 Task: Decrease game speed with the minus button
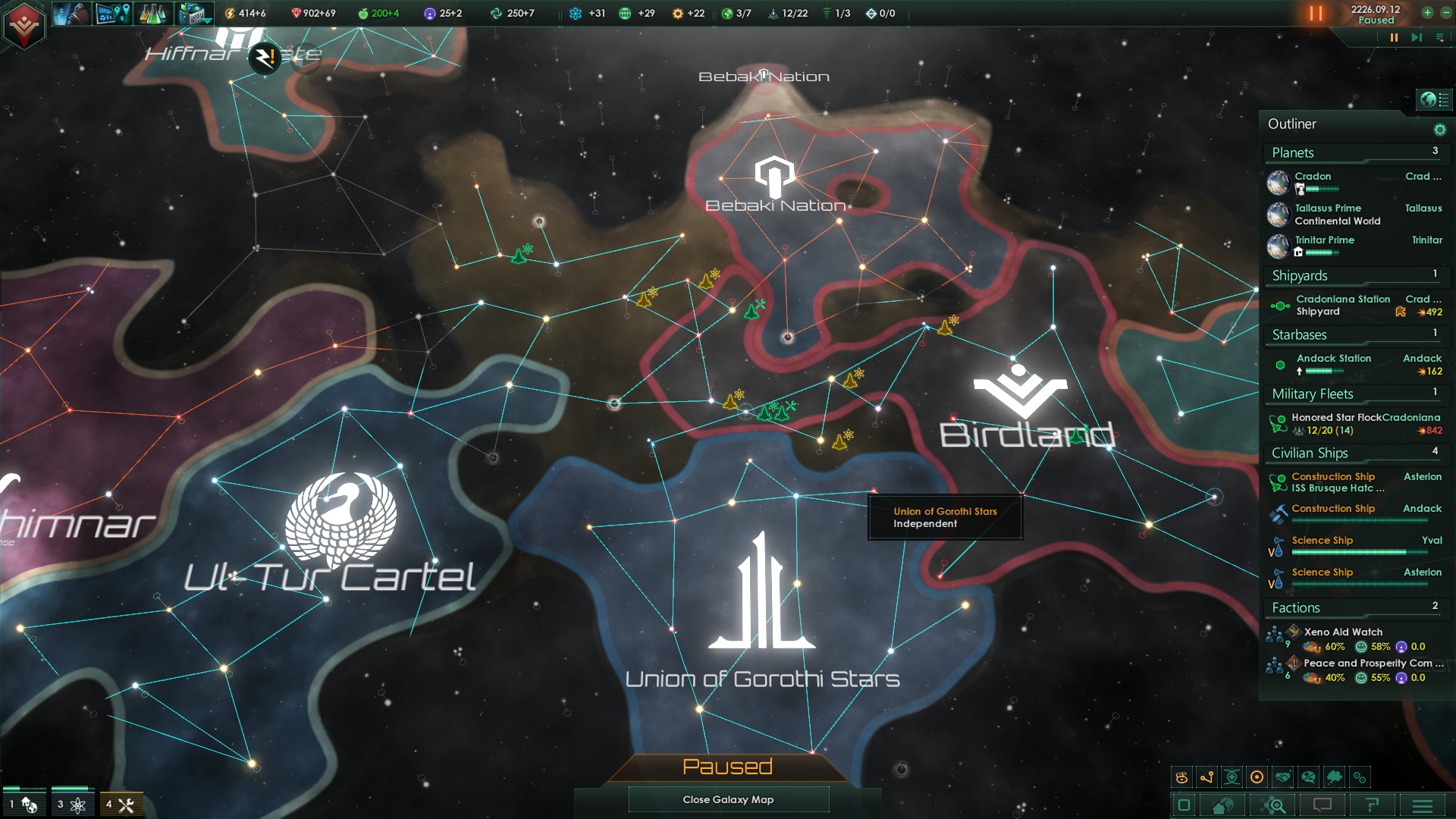point(1445,13)
